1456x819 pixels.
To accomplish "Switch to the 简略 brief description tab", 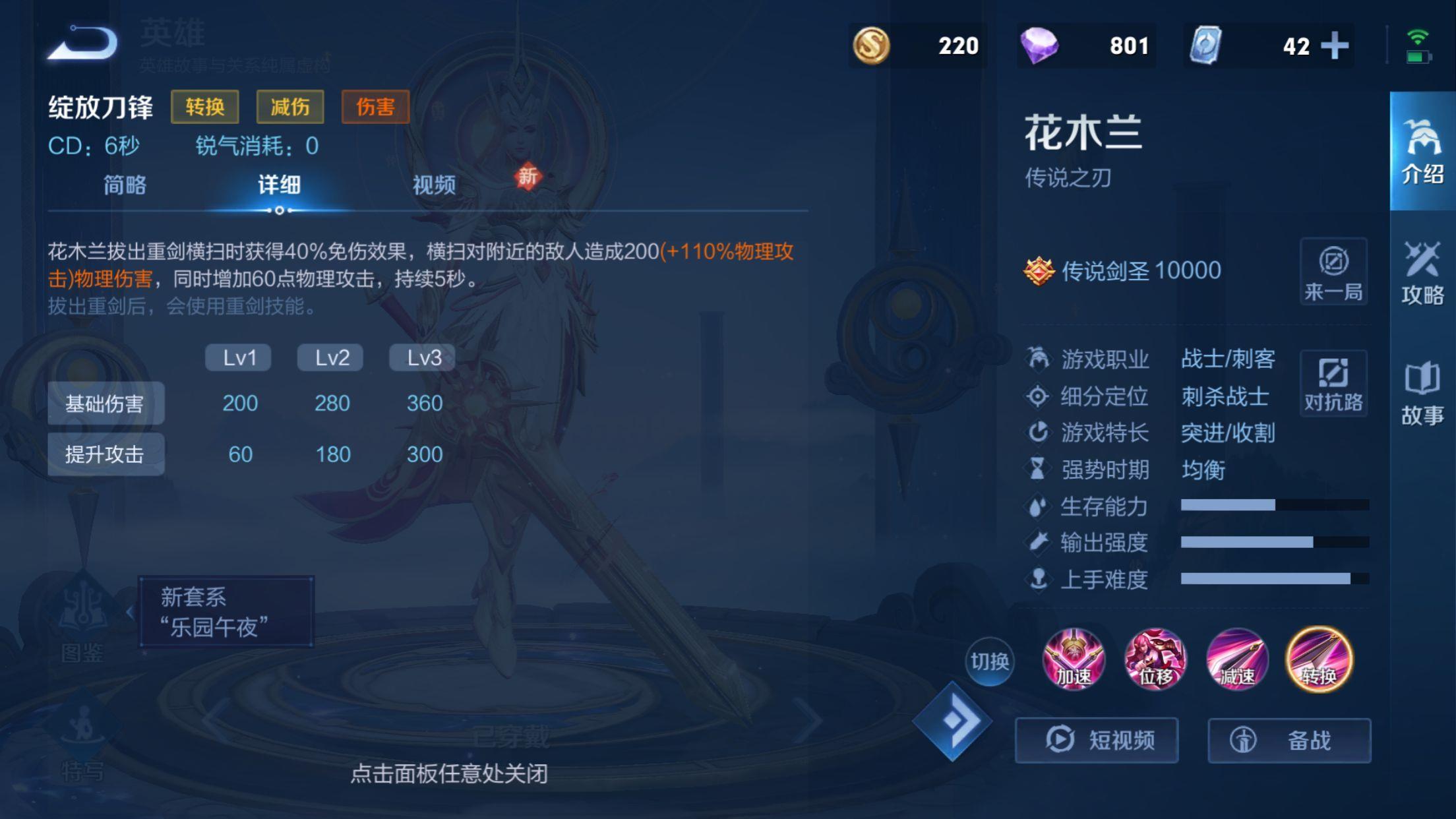I will [125, 185].
